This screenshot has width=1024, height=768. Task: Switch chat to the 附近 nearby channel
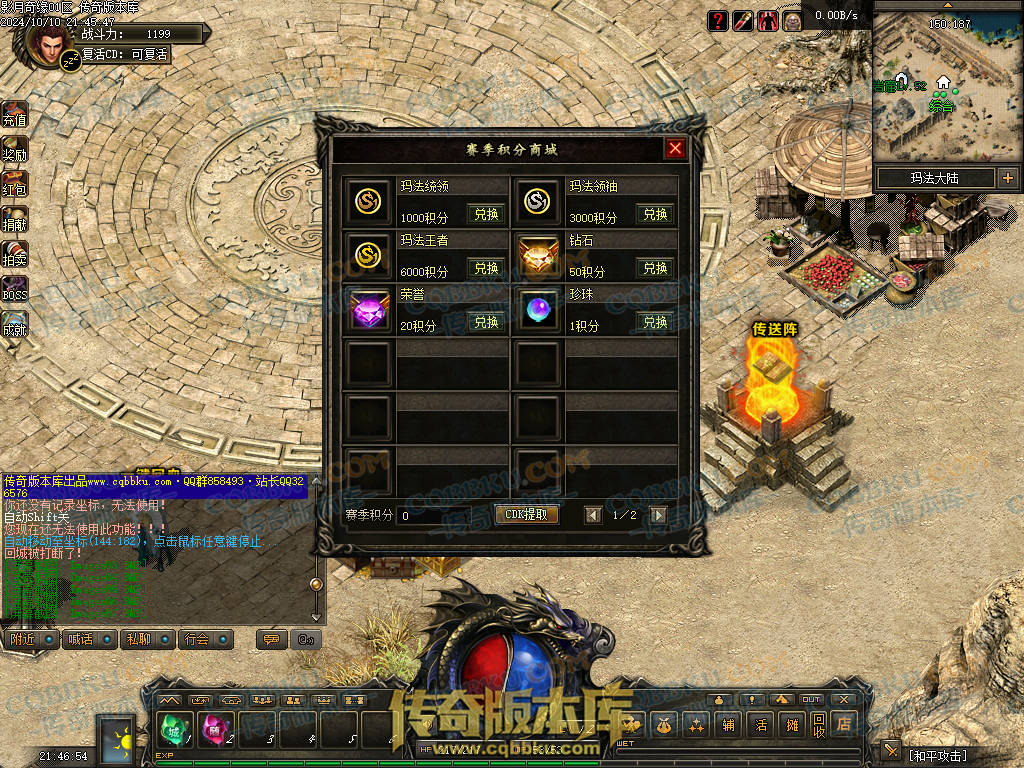(x=30, y=639)
